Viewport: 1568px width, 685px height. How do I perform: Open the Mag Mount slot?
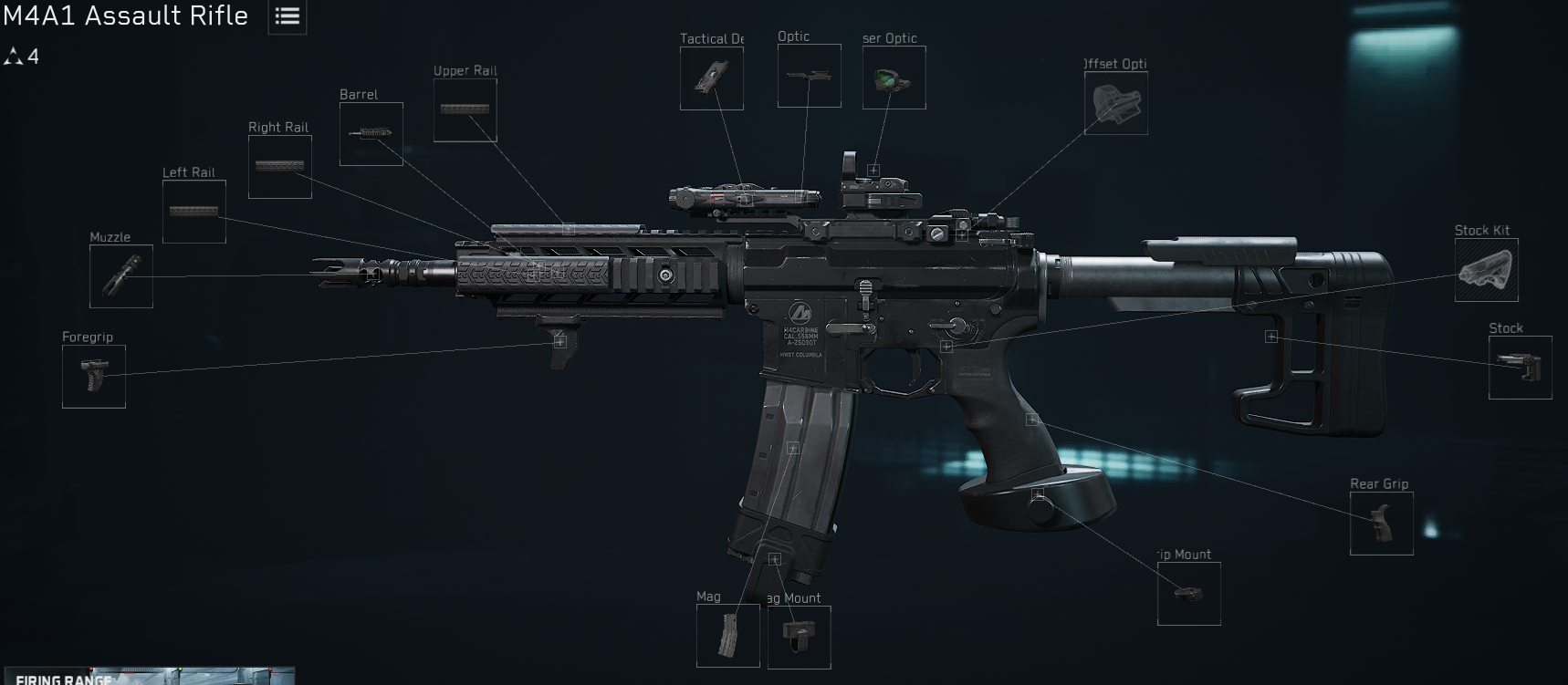(800, 637)
